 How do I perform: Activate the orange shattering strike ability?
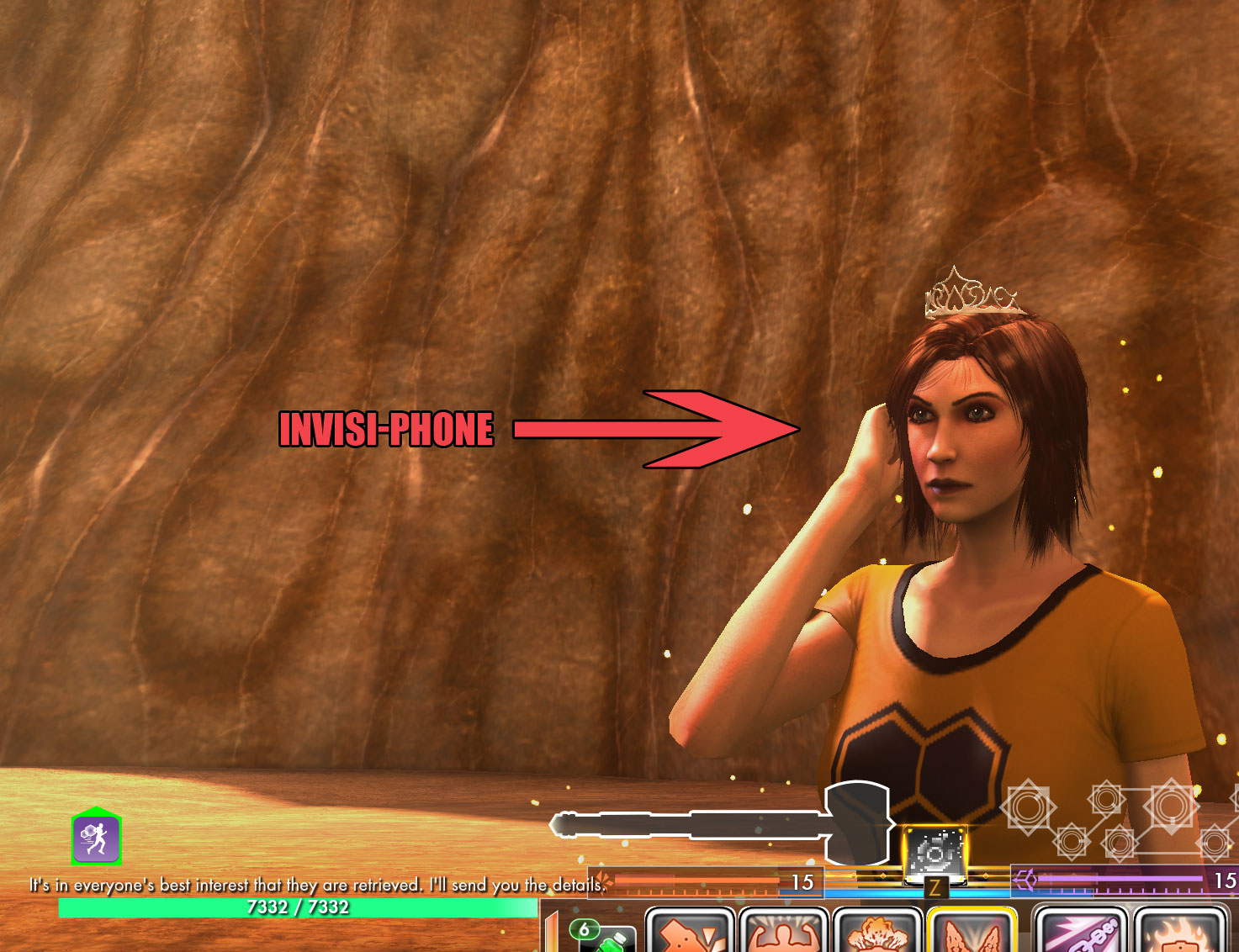click(x=689, y=933)
